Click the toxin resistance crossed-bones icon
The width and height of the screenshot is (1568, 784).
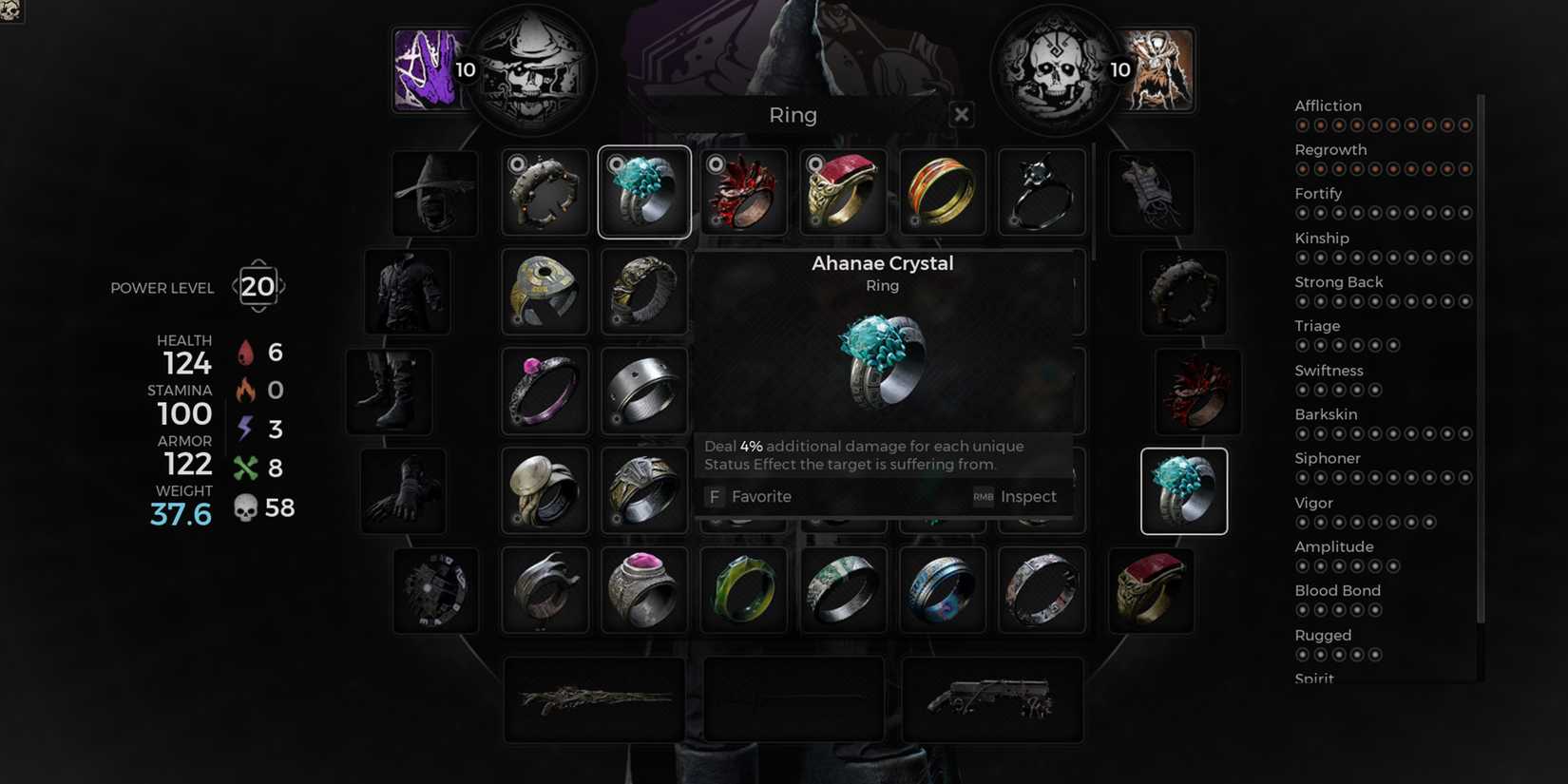coord(248,466)
